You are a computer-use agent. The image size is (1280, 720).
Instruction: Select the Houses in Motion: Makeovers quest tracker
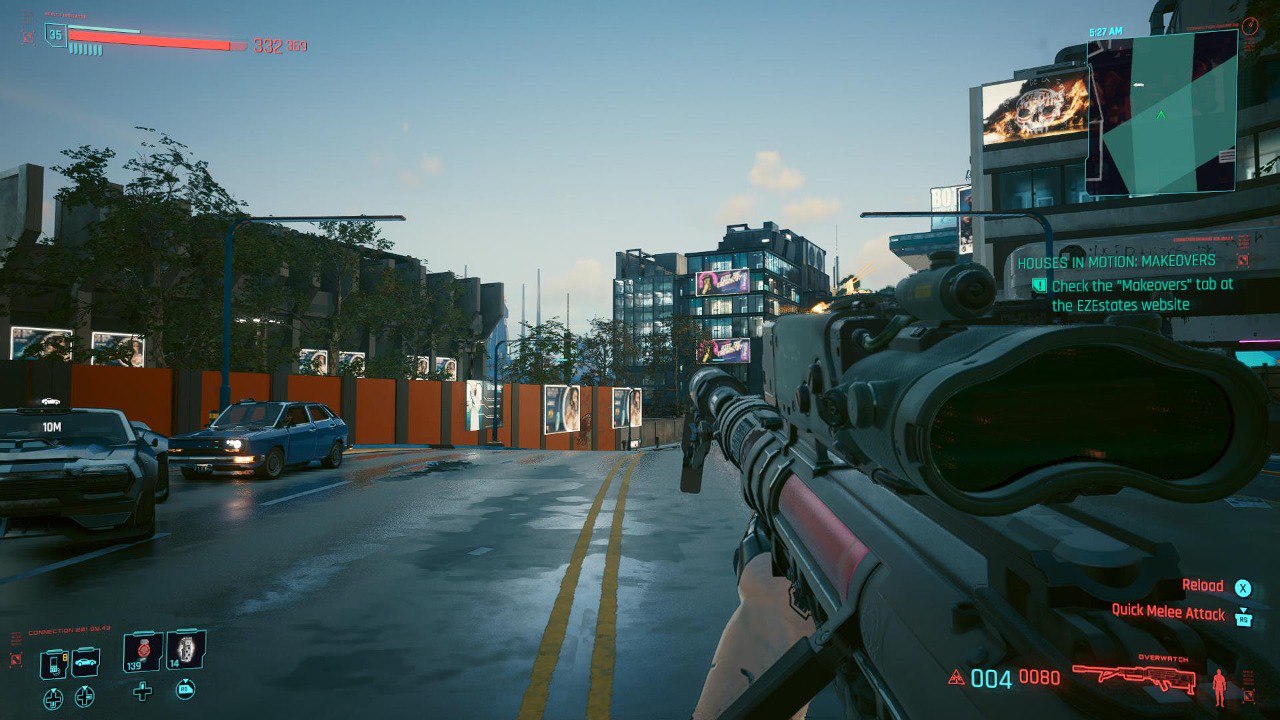(1116, 262)
